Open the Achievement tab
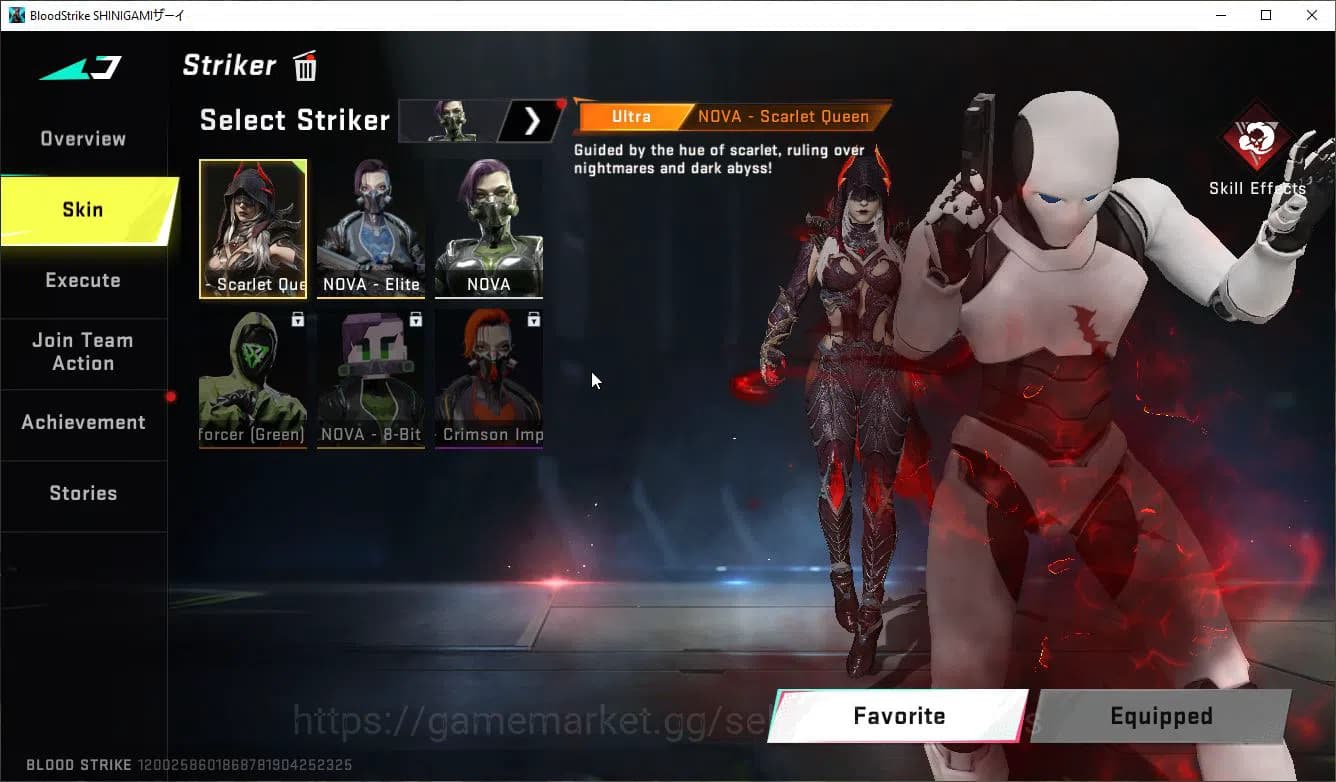Screen dimensions: 1336x782 point(83,422)
